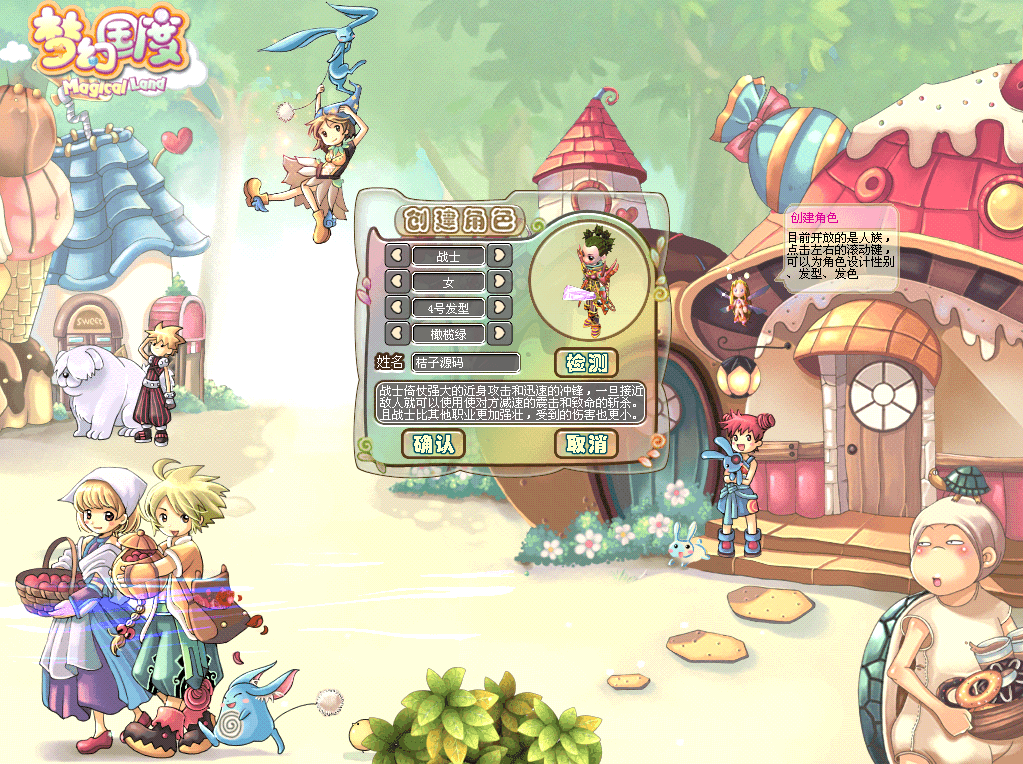Switch gender with left arrow beside 女

pyautogui.click(x=397, y=282)
